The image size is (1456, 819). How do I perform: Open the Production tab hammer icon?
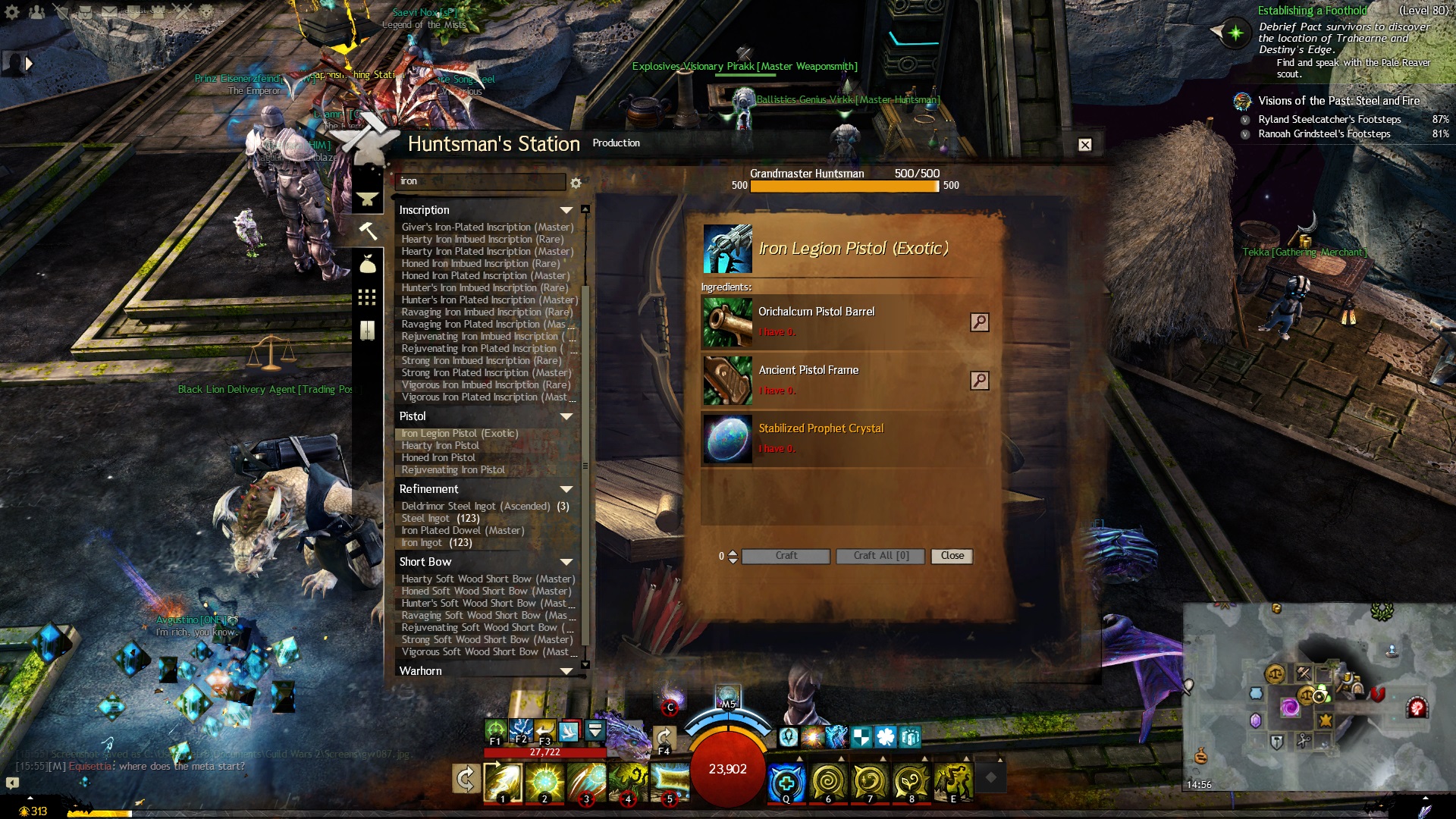tap(368, 230)
